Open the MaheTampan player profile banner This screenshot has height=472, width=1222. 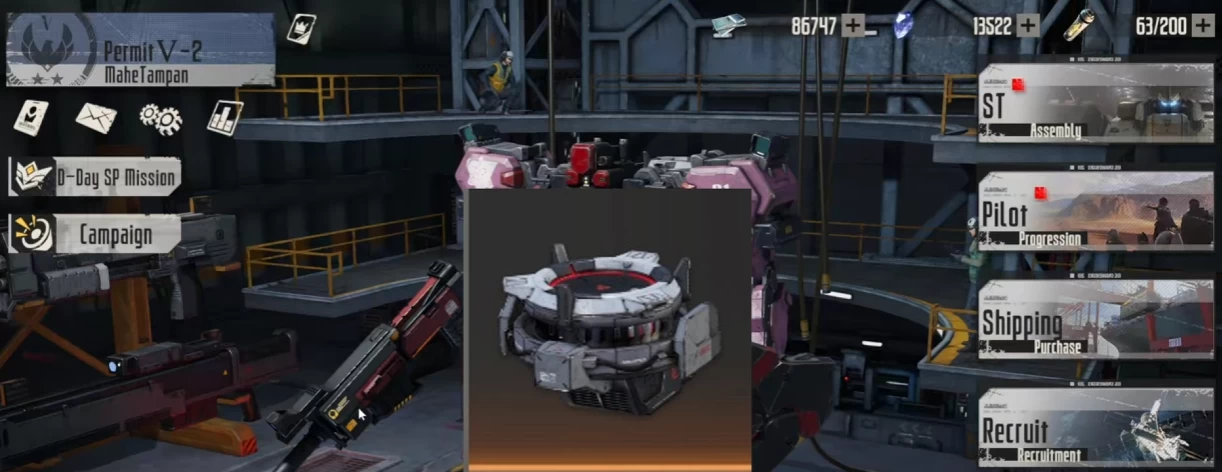[140, 50]
